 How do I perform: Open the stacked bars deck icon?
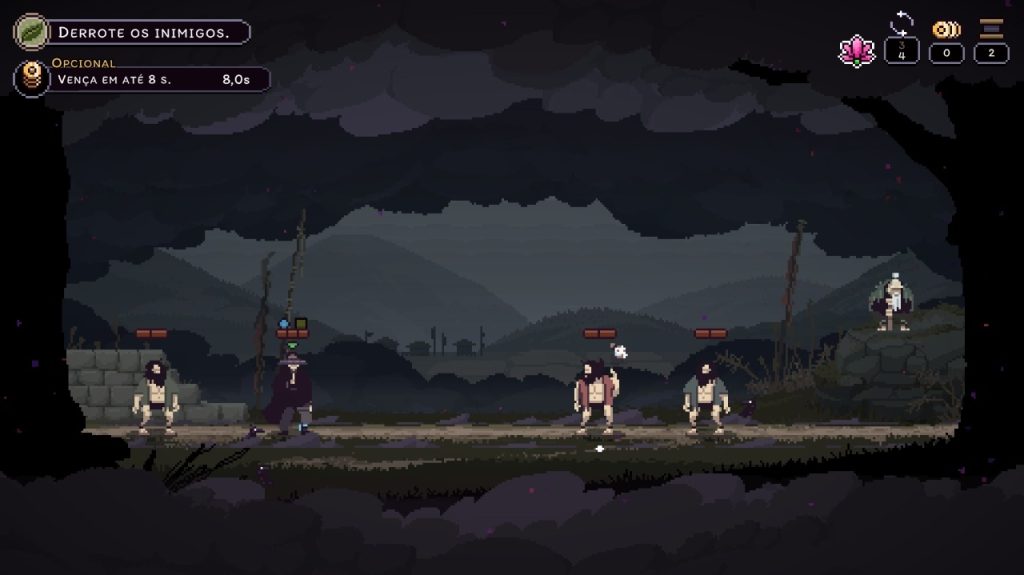991,28
